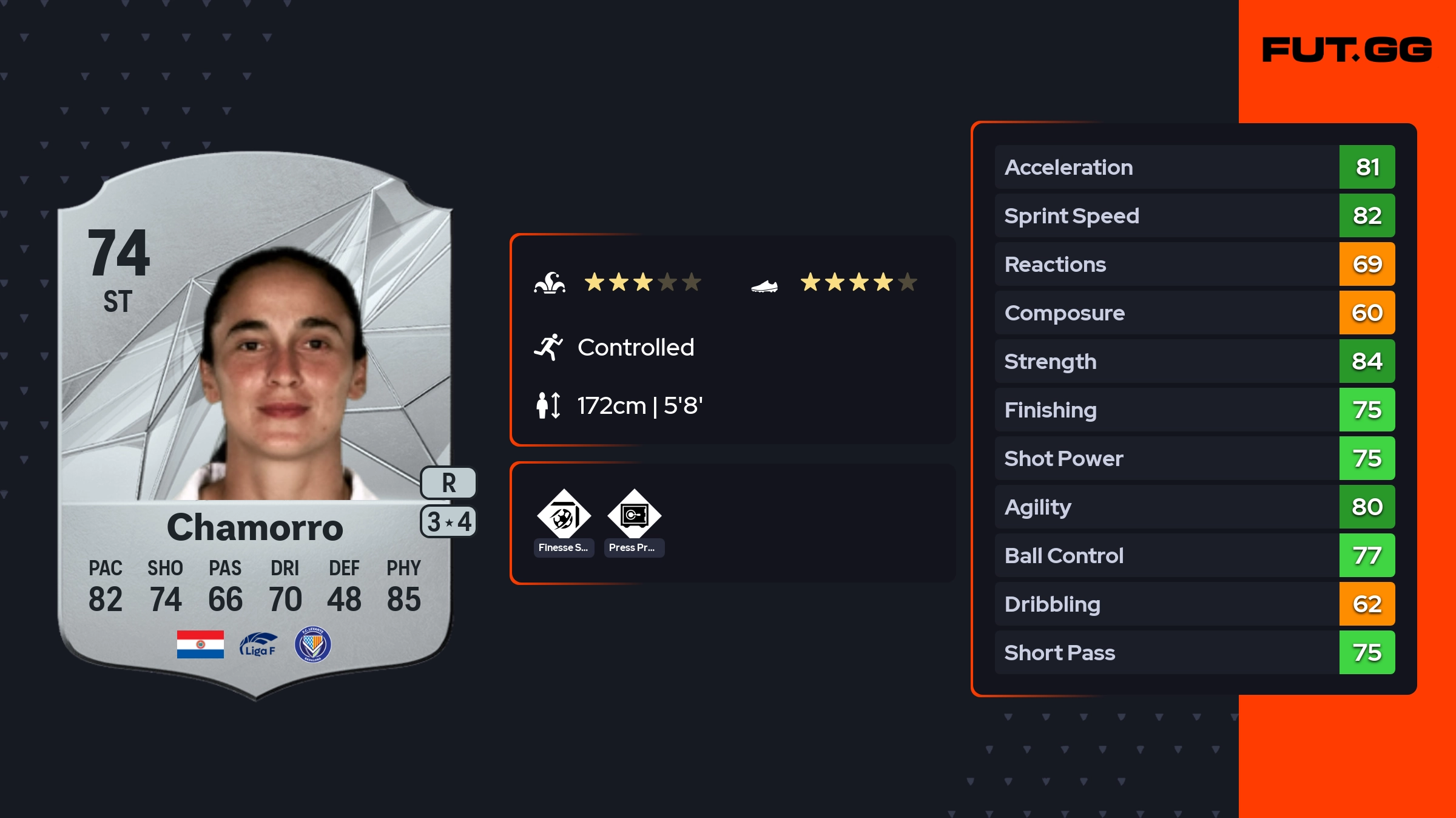Open the Finesse Shot playstyle icon

click(x=564, y=516)
